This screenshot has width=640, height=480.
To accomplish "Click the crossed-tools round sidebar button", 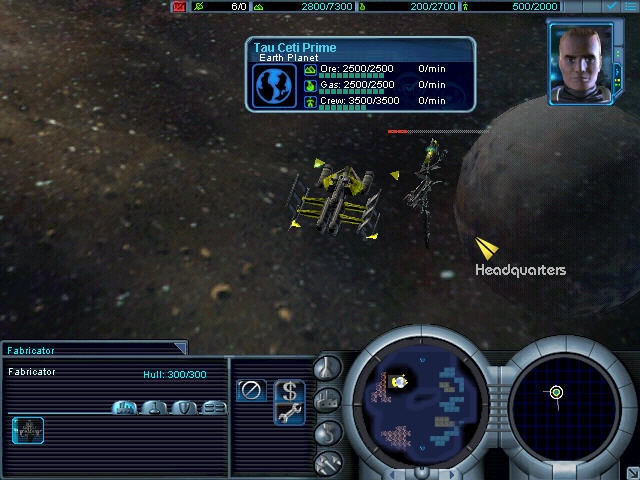I will click(328, 463).
